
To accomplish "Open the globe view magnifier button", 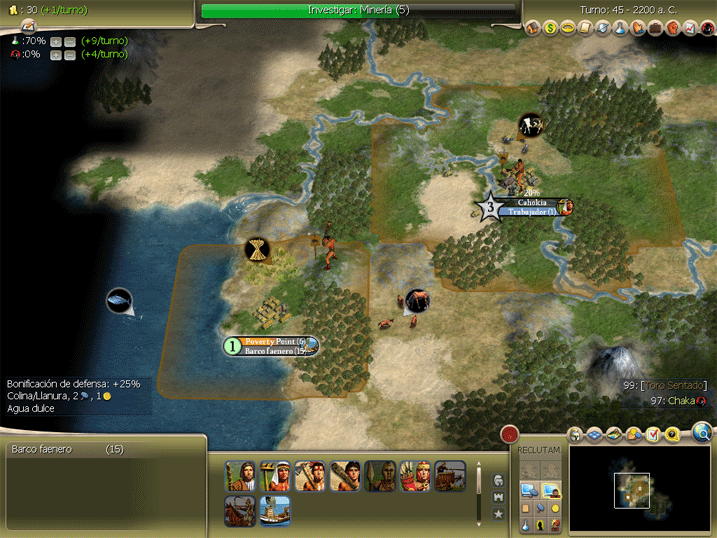I will (701, 433).
